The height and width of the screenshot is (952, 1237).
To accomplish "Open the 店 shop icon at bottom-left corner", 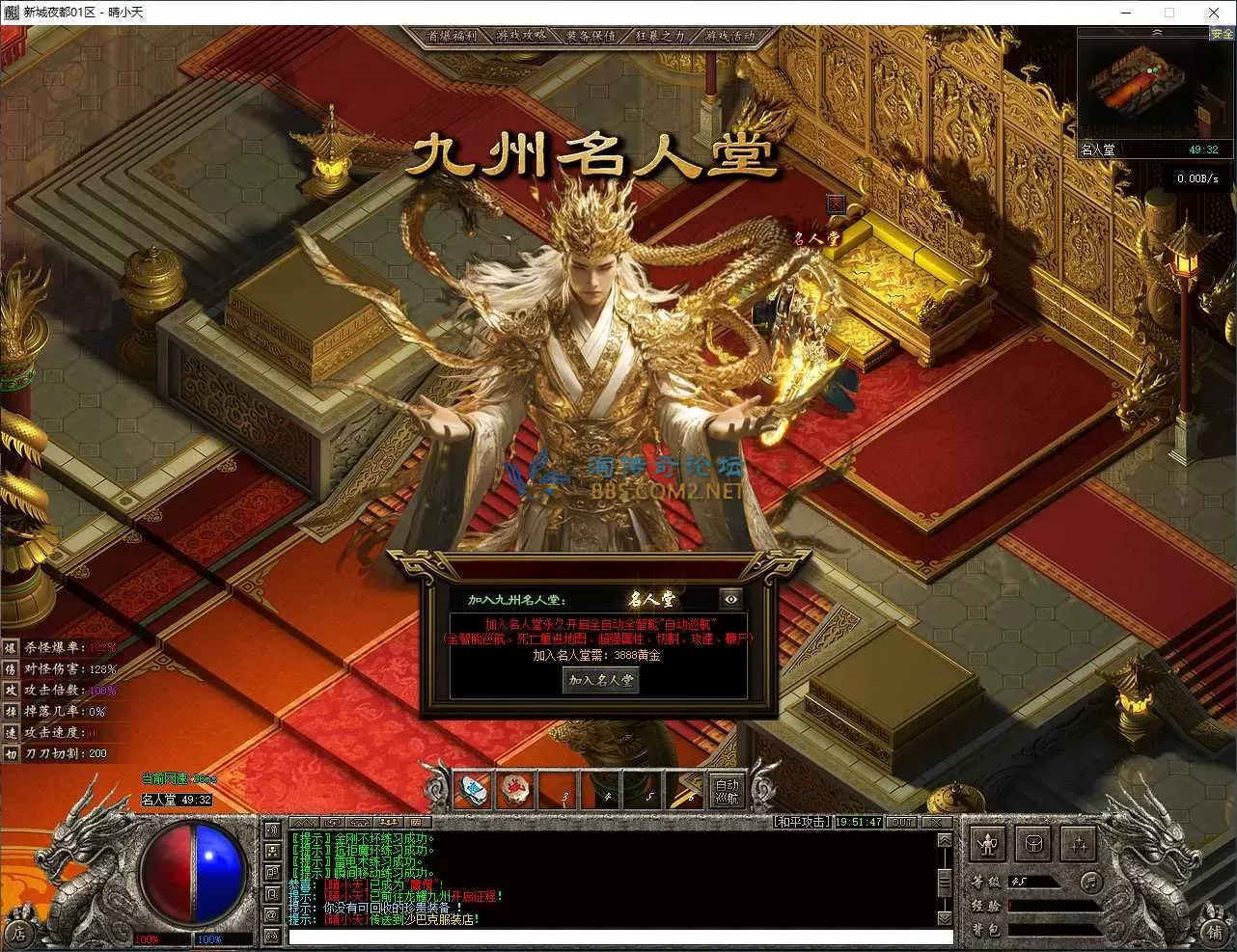I will (x=21, y=932).
